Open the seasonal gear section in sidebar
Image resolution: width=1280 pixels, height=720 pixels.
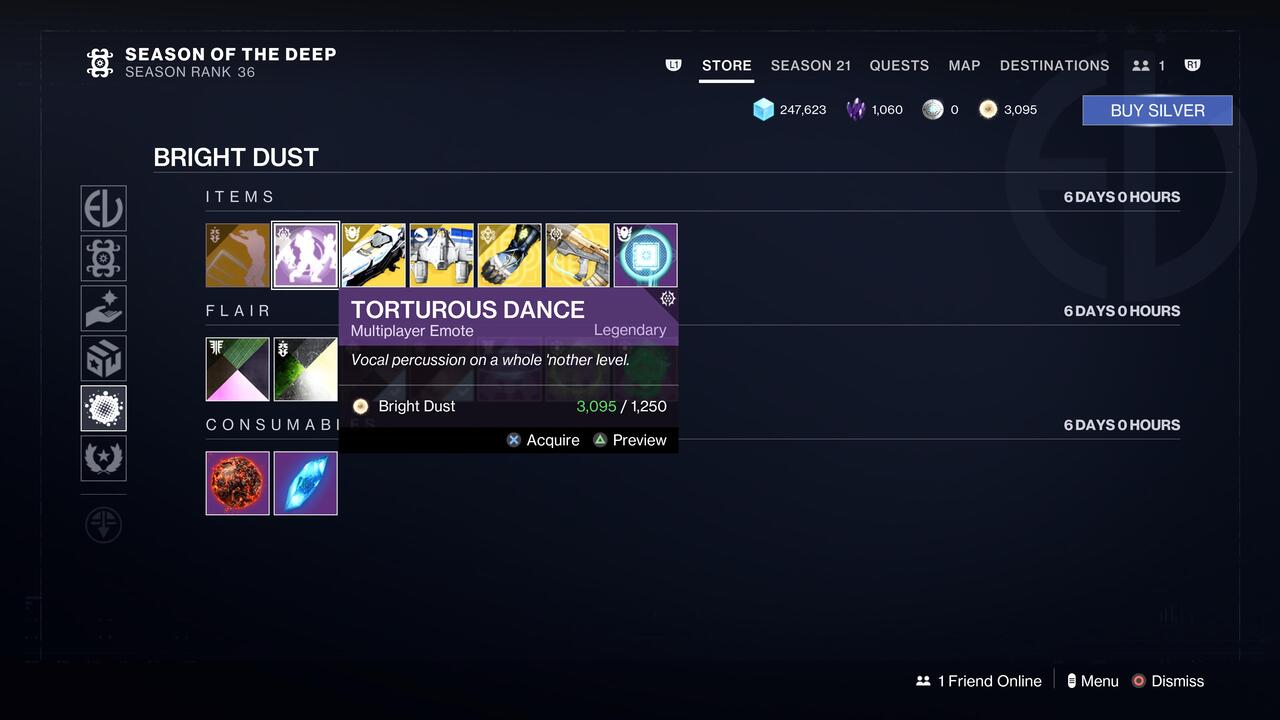(x=104, y=258)
